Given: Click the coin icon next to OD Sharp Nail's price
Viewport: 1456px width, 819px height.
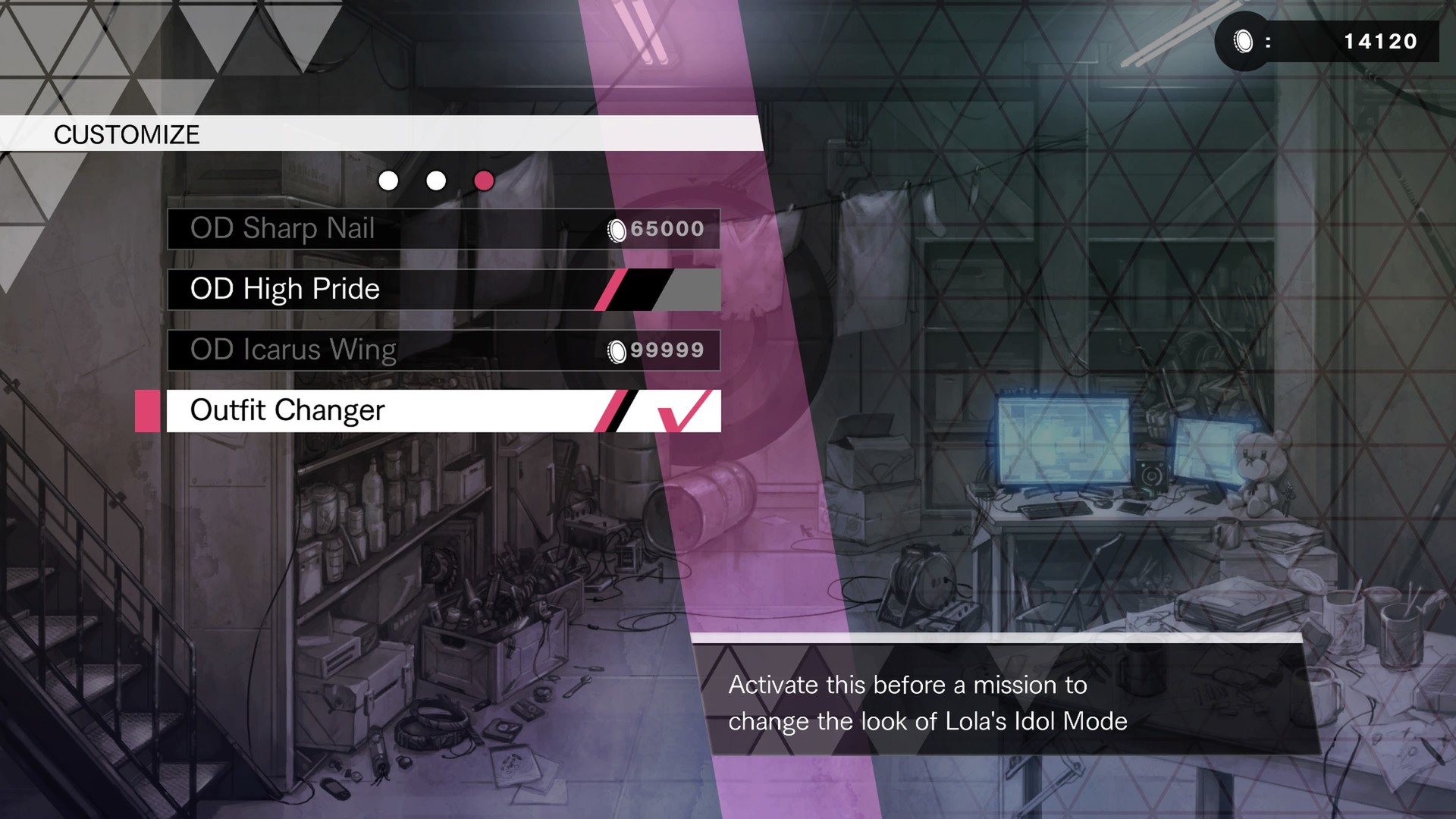Looking at the screenshot, I should click(x=617, y=229).
